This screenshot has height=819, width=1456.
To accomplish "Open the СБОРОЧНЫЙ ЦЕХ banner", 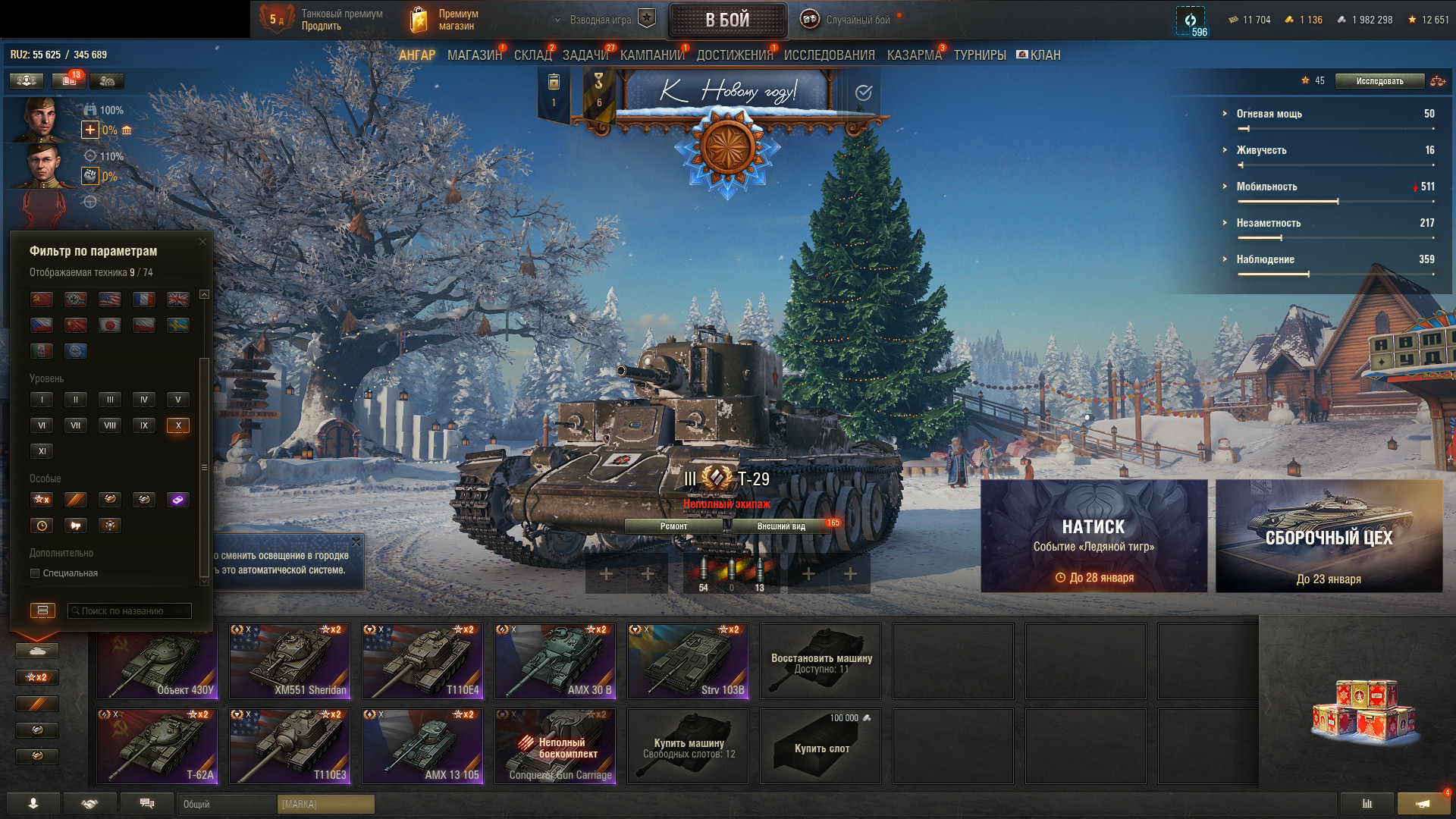I will click(x=1329, y=536).
